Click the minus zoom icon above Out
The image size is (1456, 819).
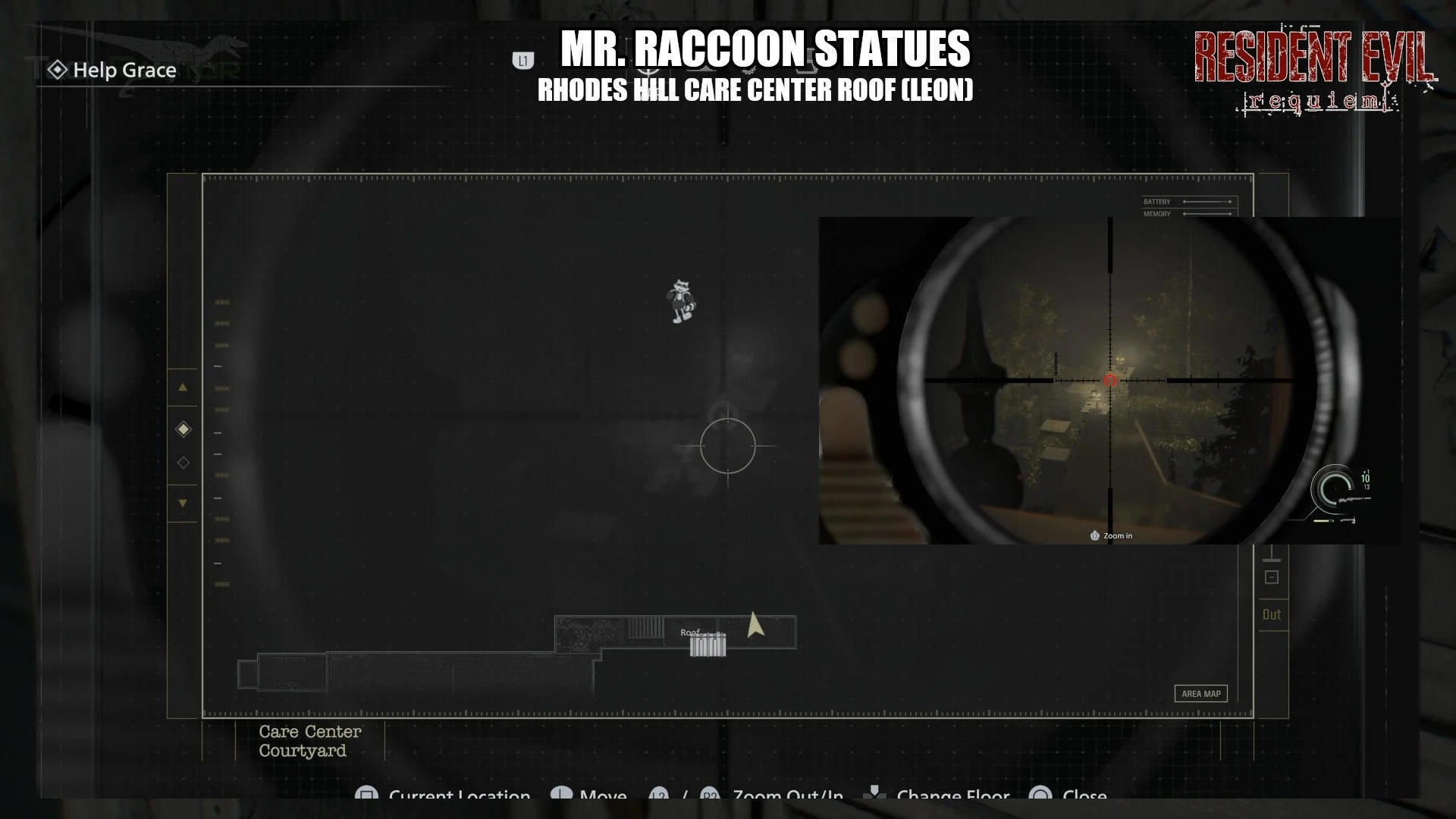coord(1272,578)
